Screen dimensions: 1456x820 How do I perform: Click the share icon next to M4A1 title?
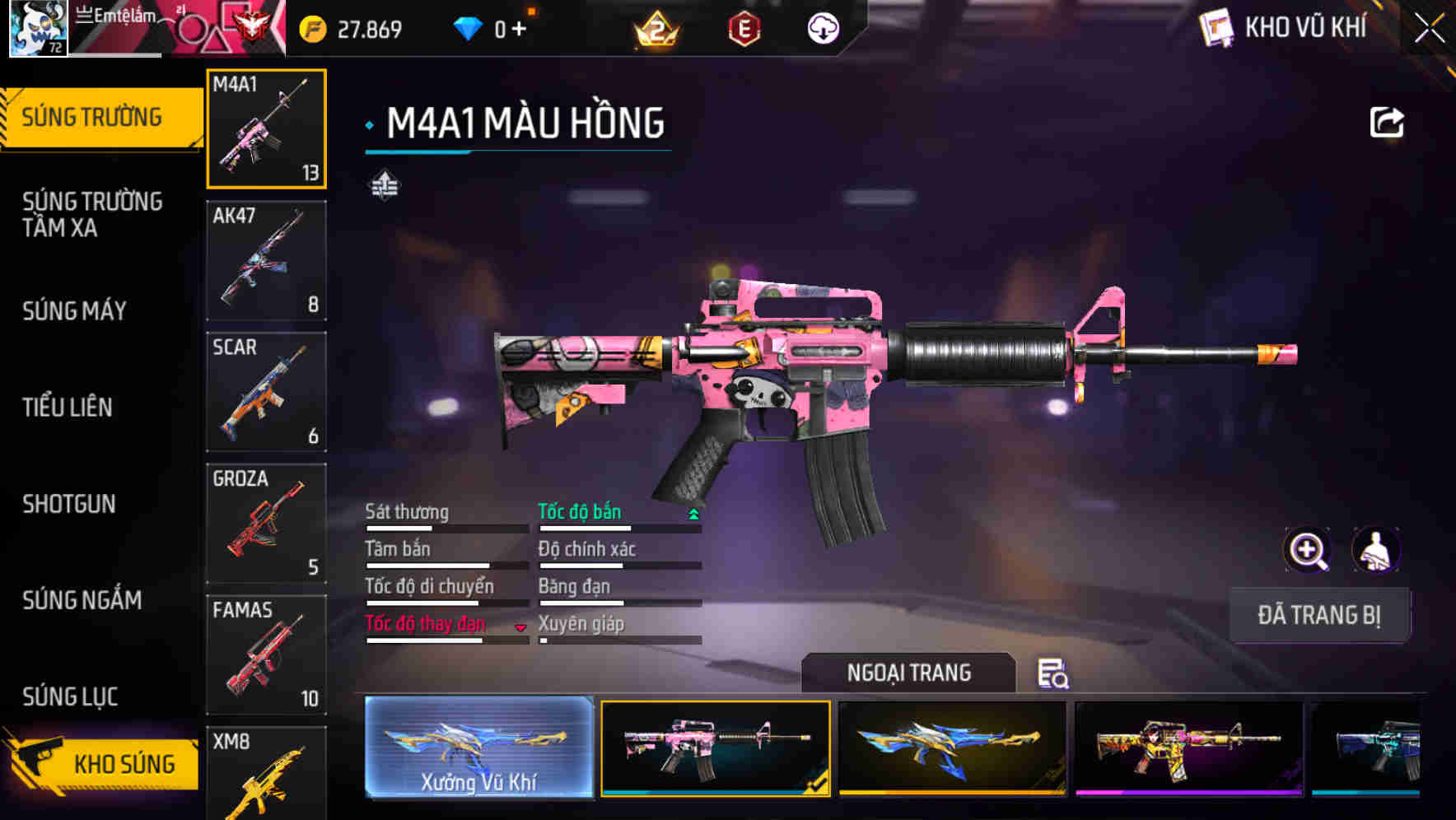tap(1387, 121)
